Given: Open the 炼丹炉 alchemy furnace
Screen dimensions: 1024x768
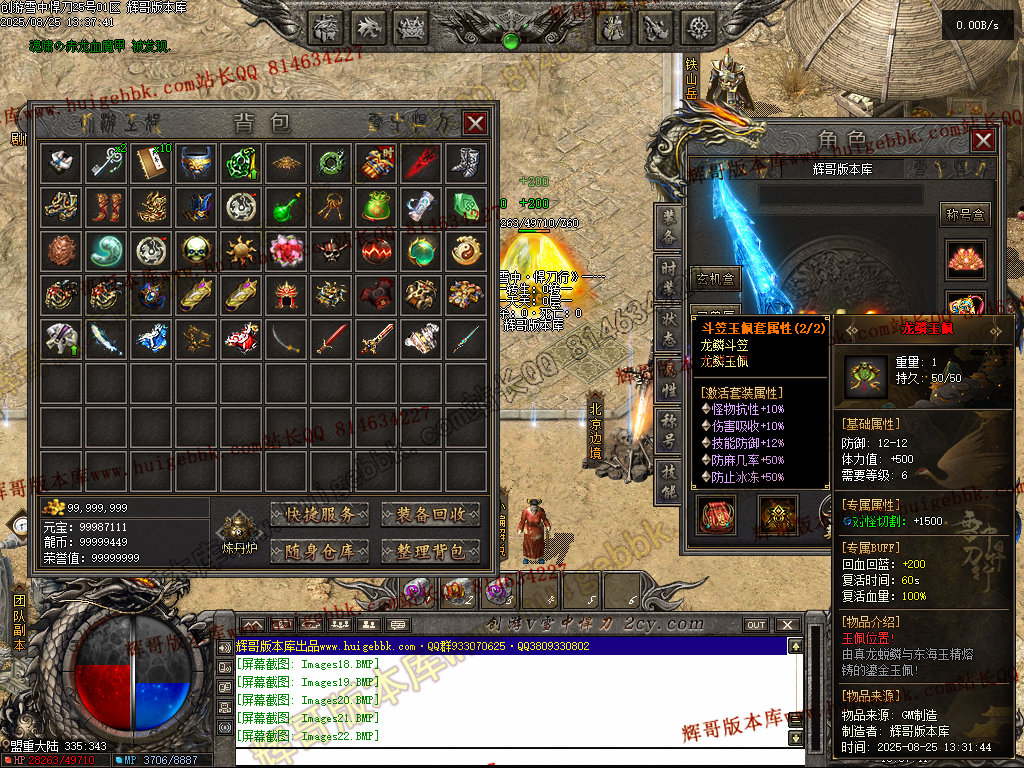Looking at the screenshot, I should pyautogui.click(x=239, y=533).
